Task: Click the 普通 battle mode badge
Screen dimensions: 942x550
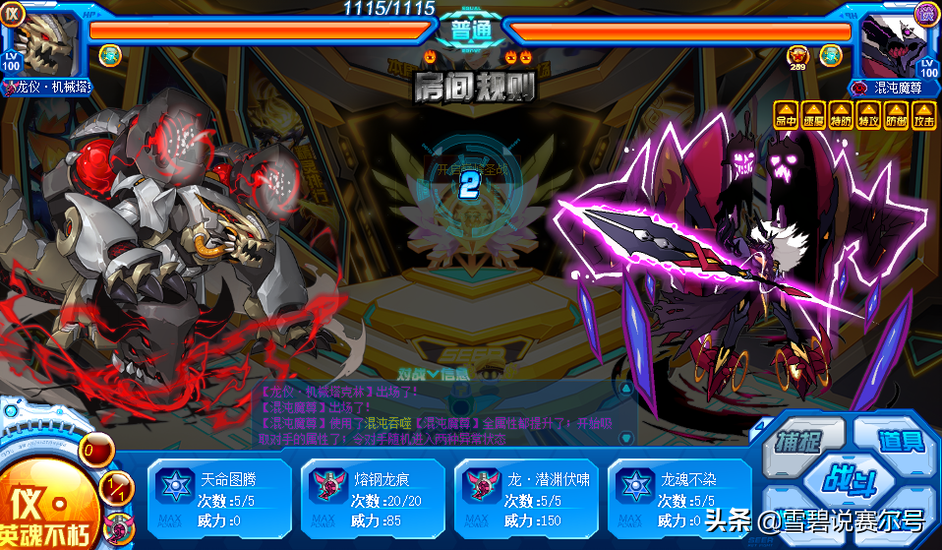Action: click(470, 29)
